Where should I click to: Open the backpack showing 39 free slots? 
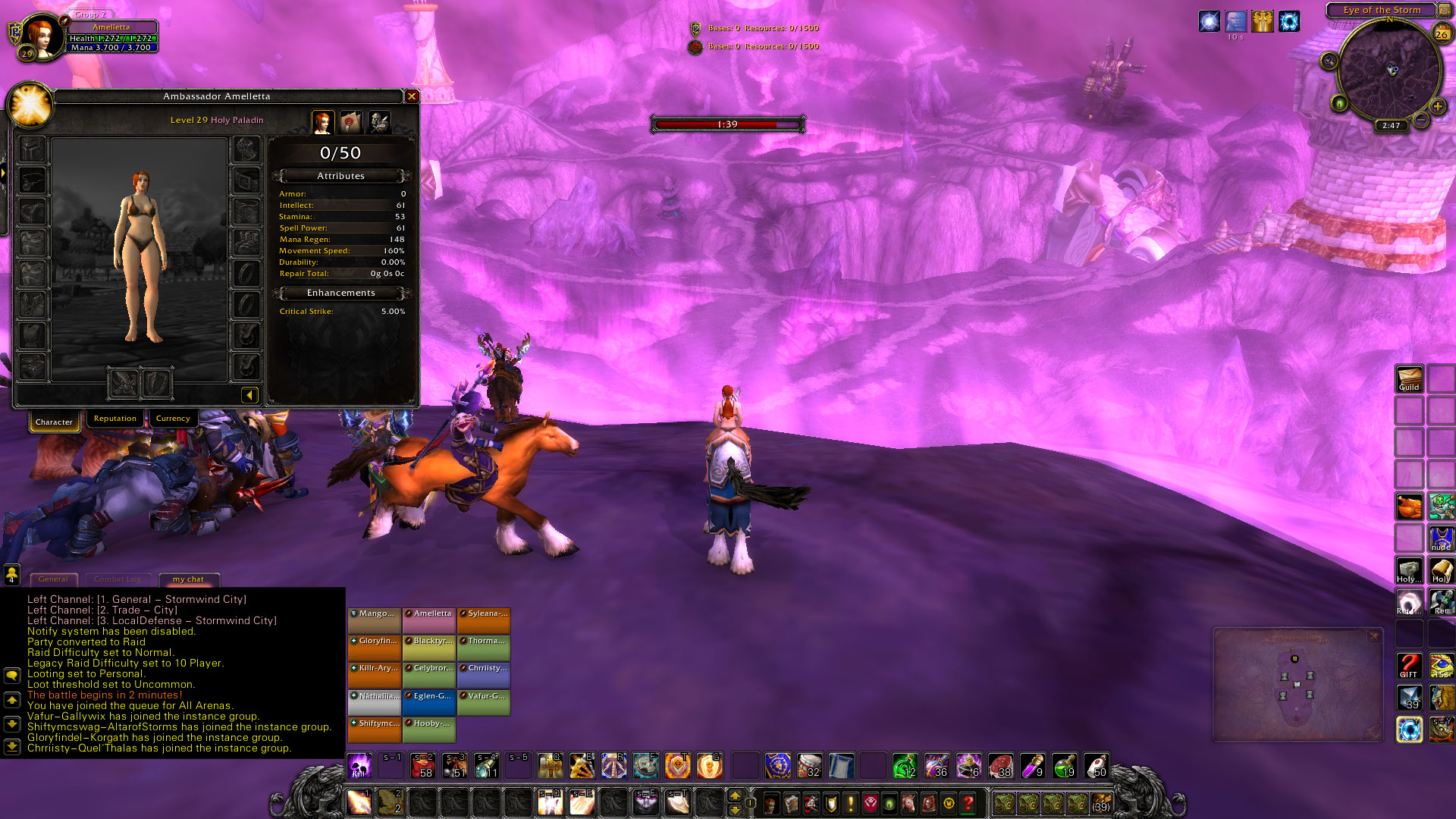coord(1101,802)
